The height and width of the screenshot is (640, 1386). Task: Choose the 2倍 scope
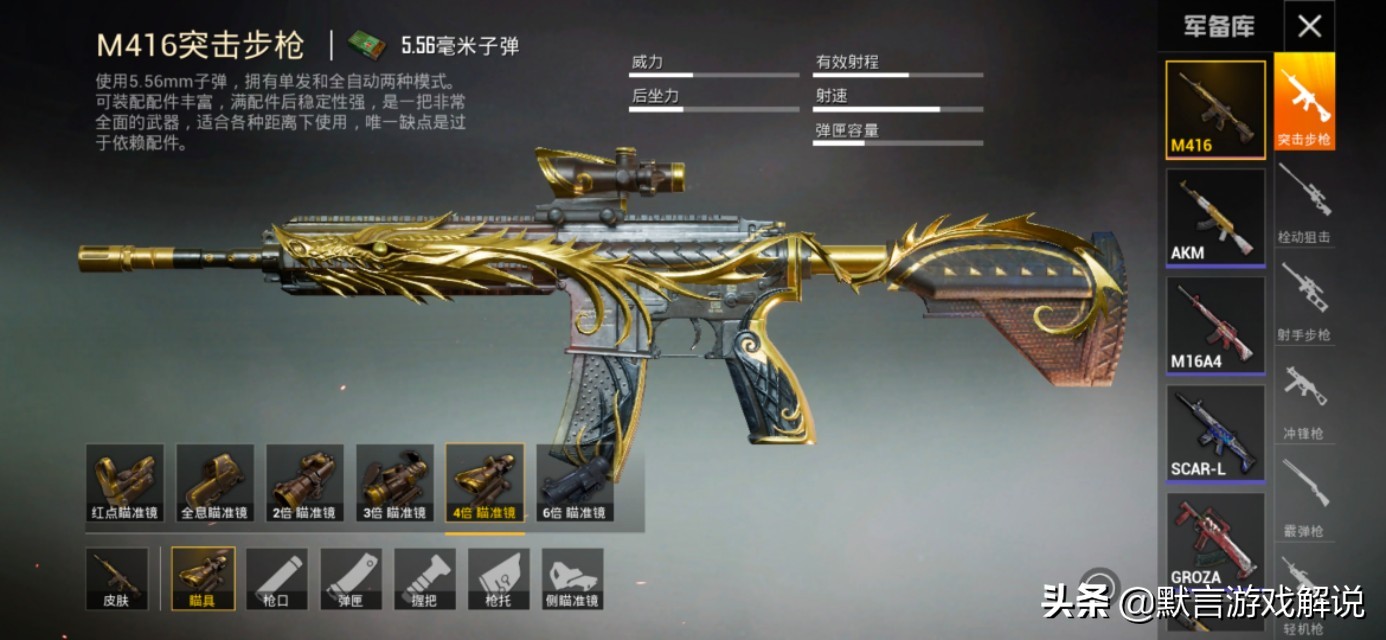[304, 483]
